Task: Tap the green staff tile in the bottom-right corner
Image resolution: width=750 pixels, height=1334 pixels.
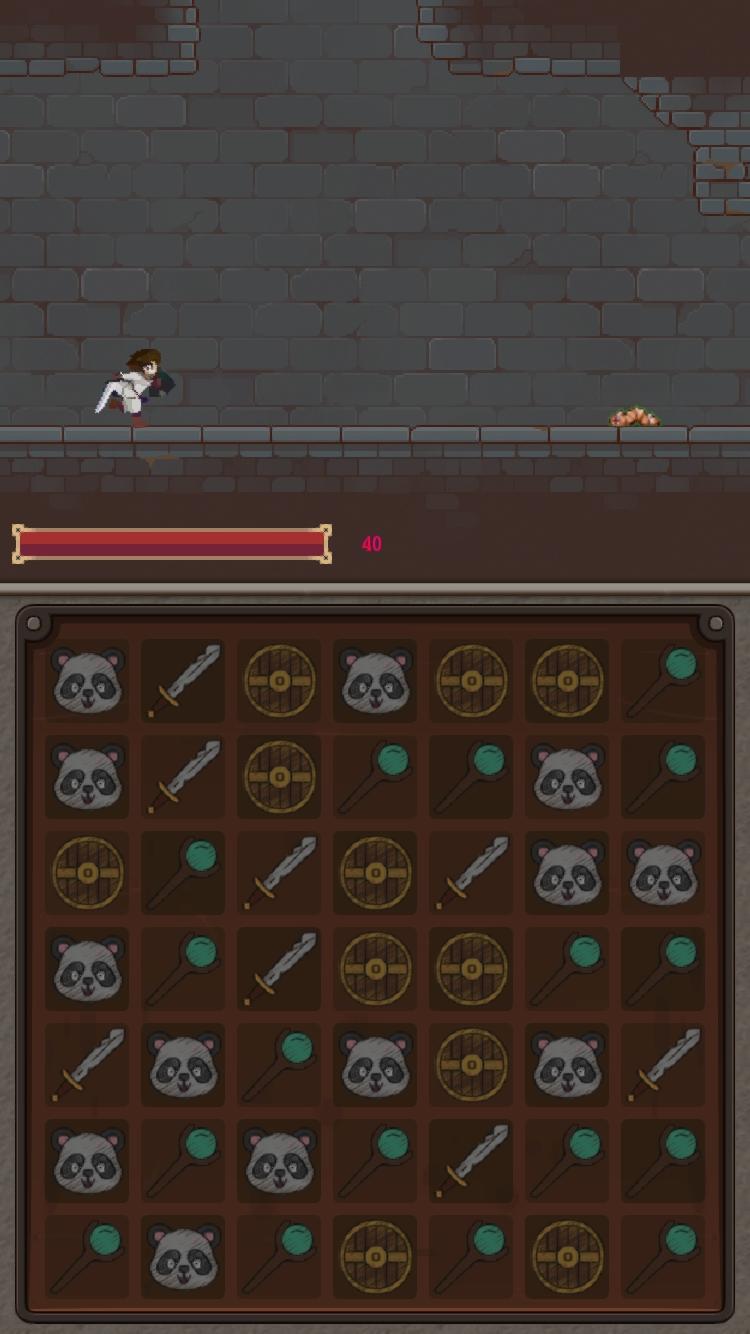Action: (x=664, y=1257)
